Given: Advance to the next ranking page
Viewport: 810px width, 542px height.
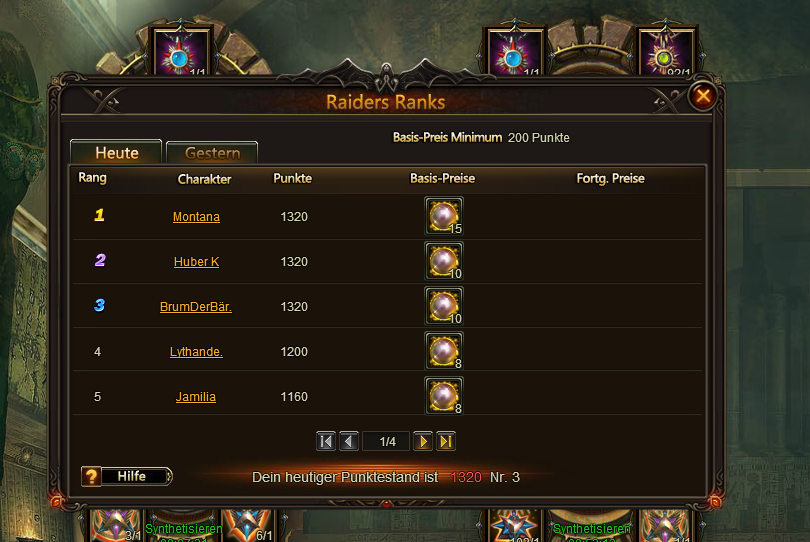Looking at the screenshot, I should (423, 441).
